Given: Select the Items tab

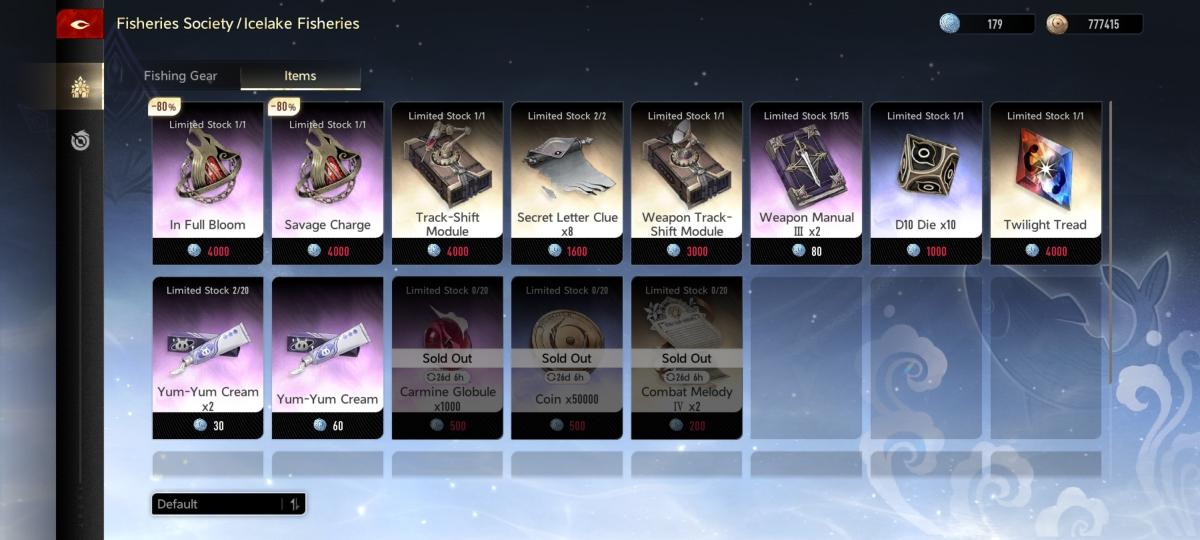Looking at the screenshot, I should coord(300,76).
